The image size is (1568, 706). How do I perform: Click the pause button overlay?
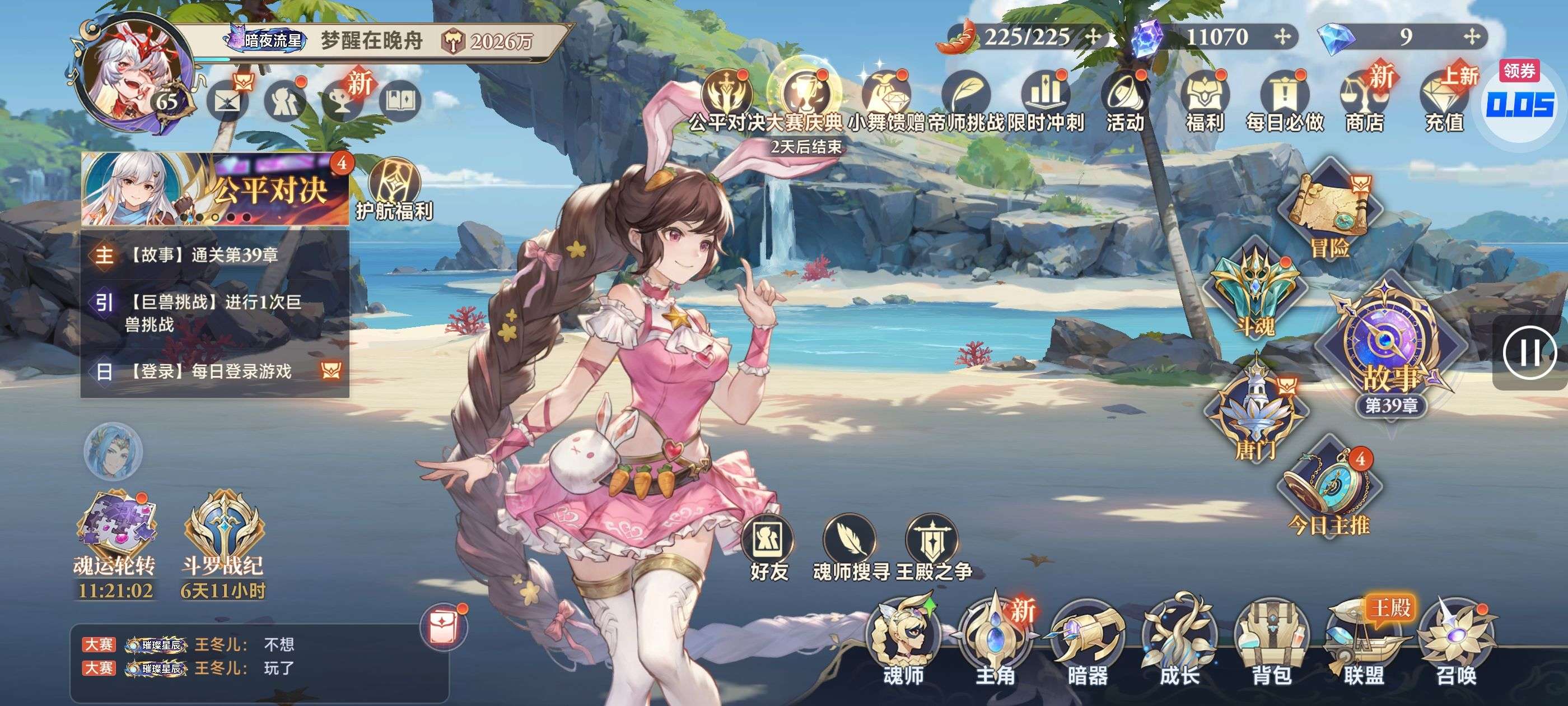pyautogui.click(x=1528, y=352)
